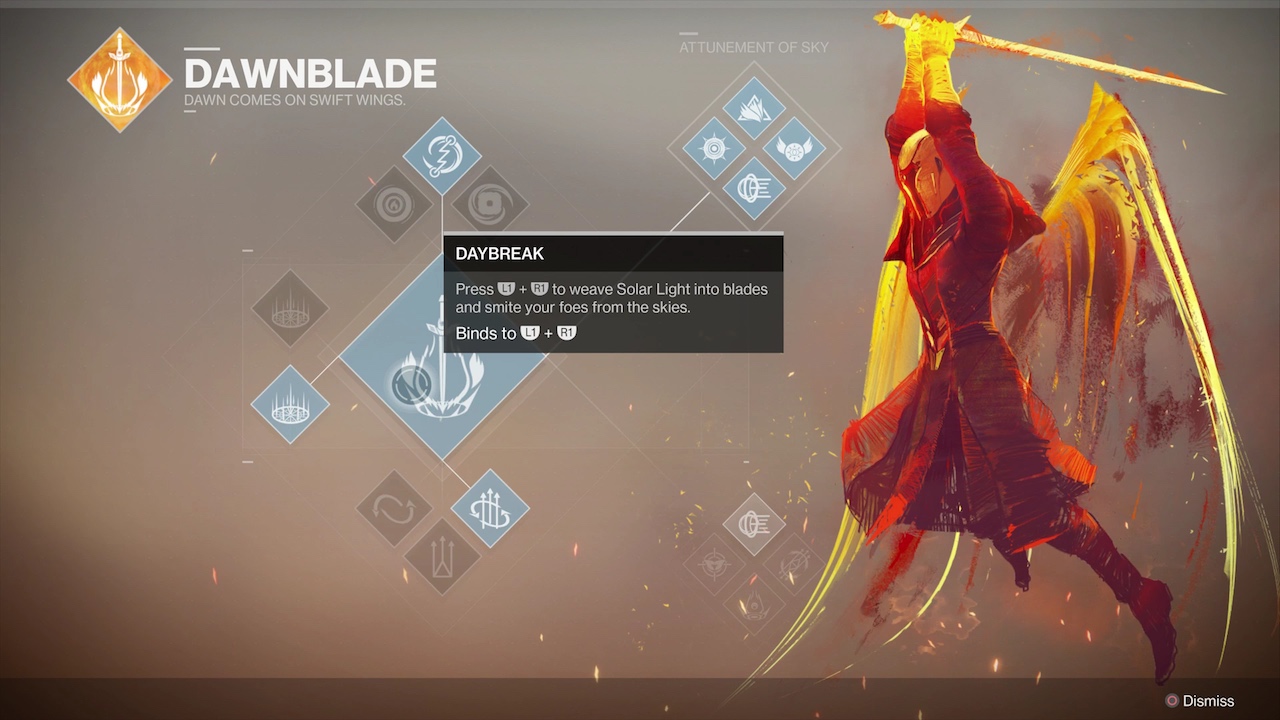This screenshot has width=1280, height=720.
Task: Select the grey speeding-orb node in lower attunement
Action: 754,524
